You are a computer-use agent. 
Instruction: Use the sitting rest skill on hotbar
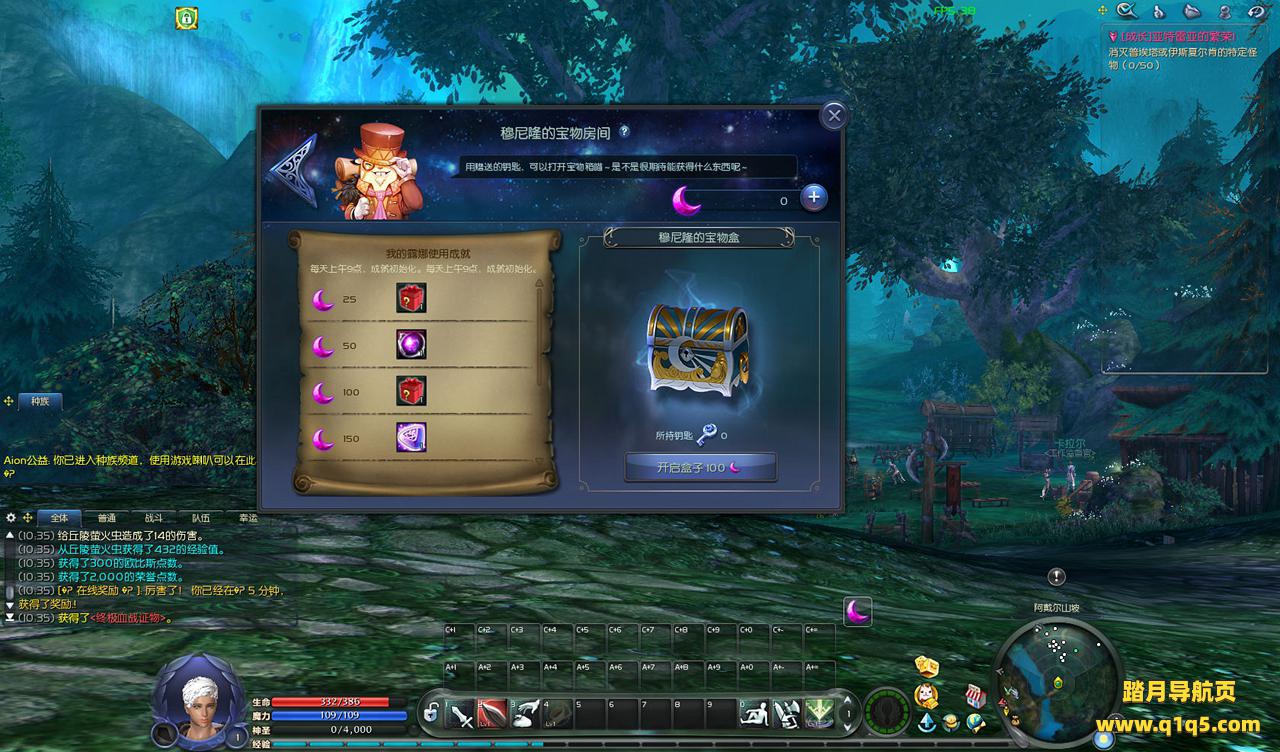[x=757, y=713]
